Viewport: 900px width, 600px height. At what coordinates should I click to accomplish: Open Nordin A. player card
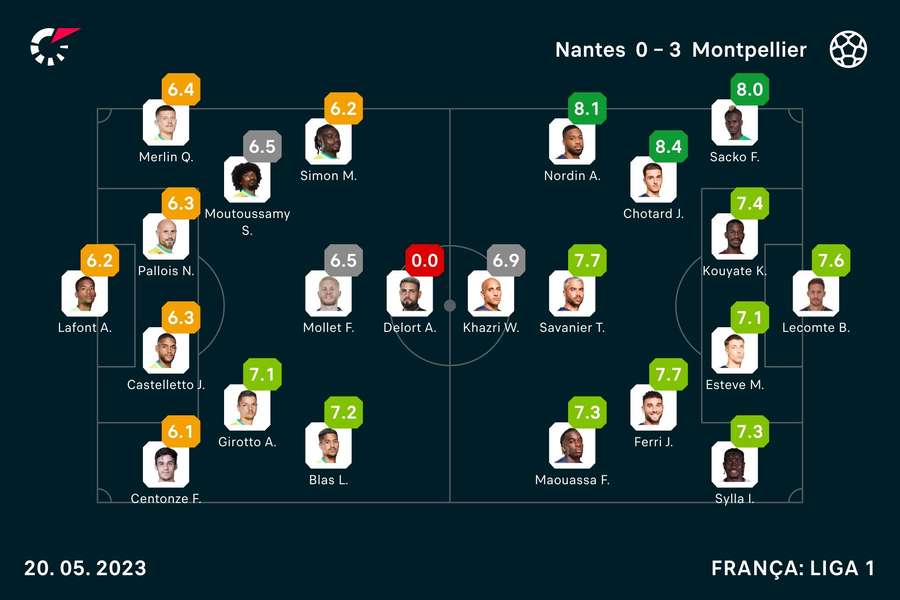pyautogui.click(x=571, y=141)
